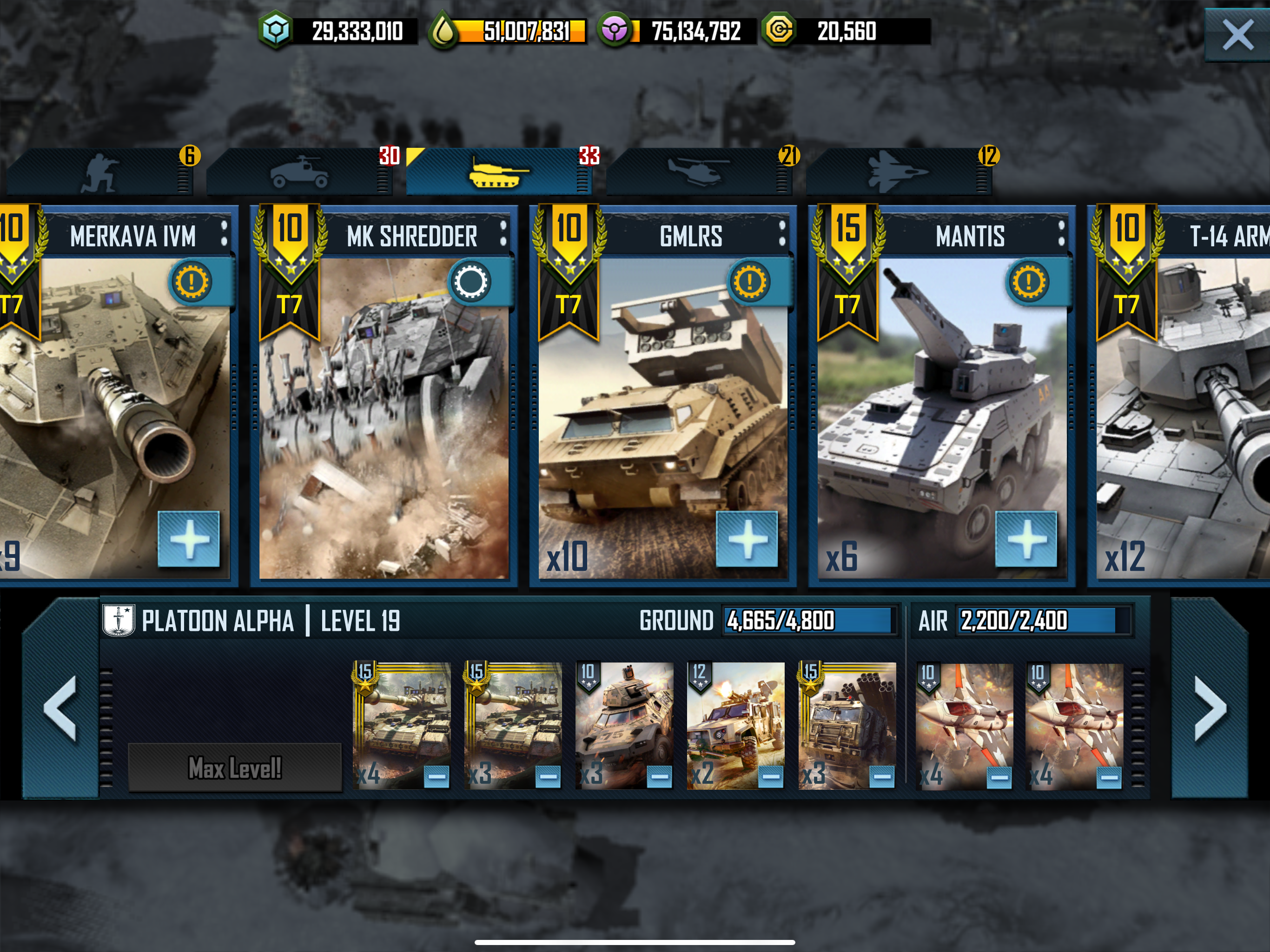The height and width of the screenshot is (952, 1270).
Task: Open the light vehicle jeep tab
Action: (x=299, y=172)
